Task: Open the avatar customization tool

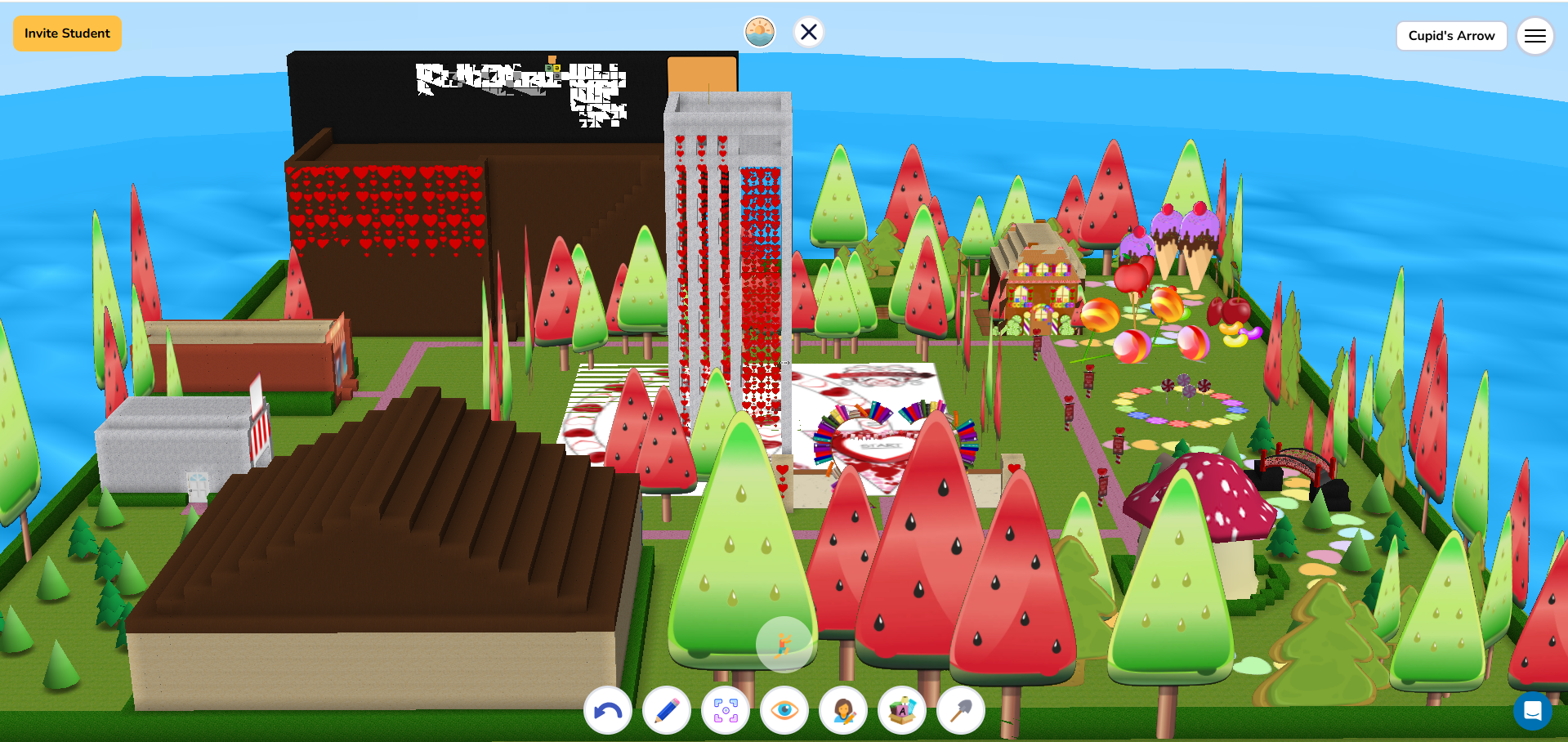Action: pos(842,710)
